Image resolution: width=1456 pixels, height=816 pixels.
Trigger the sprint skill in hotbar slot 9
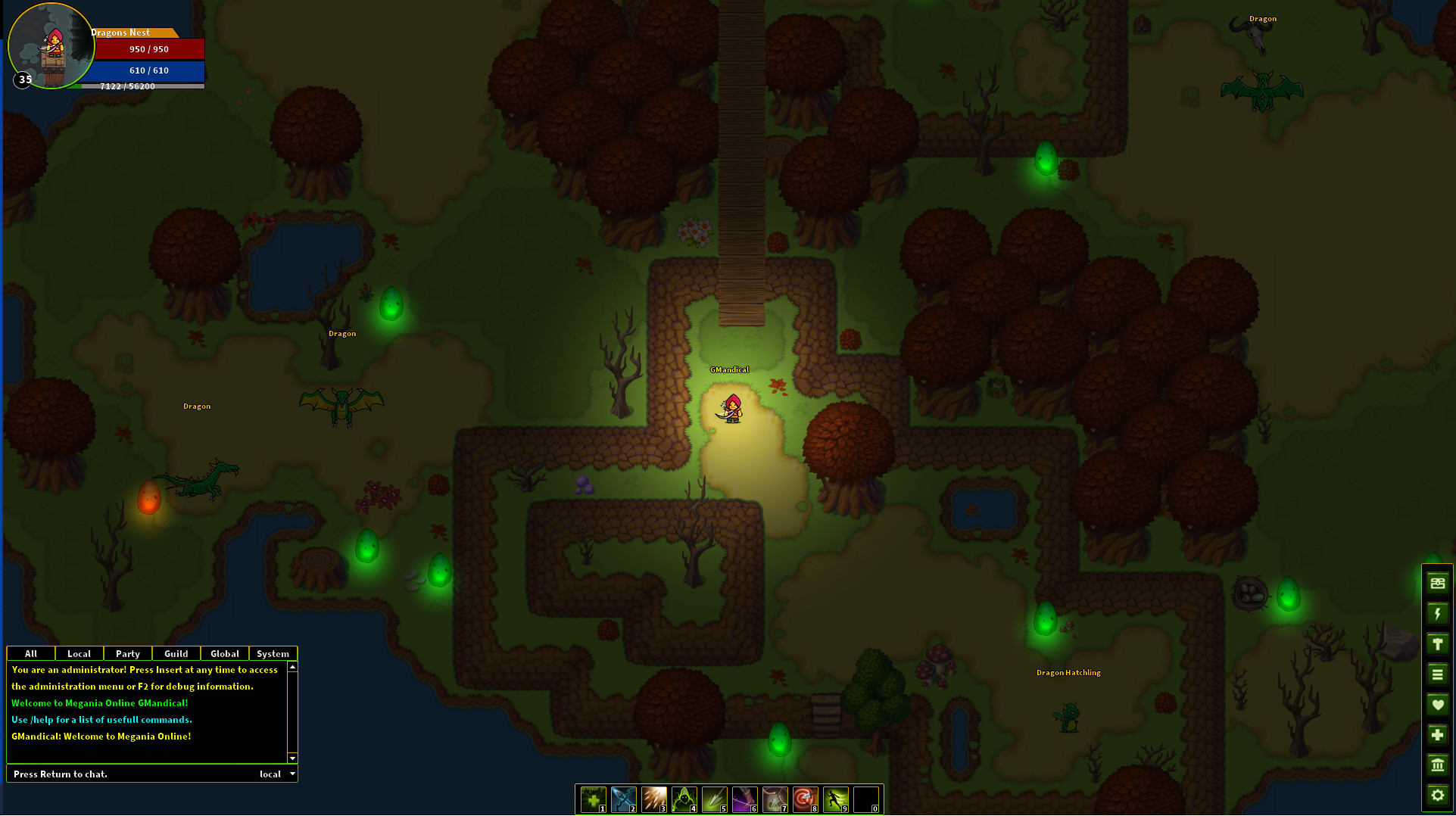(835, 799)
